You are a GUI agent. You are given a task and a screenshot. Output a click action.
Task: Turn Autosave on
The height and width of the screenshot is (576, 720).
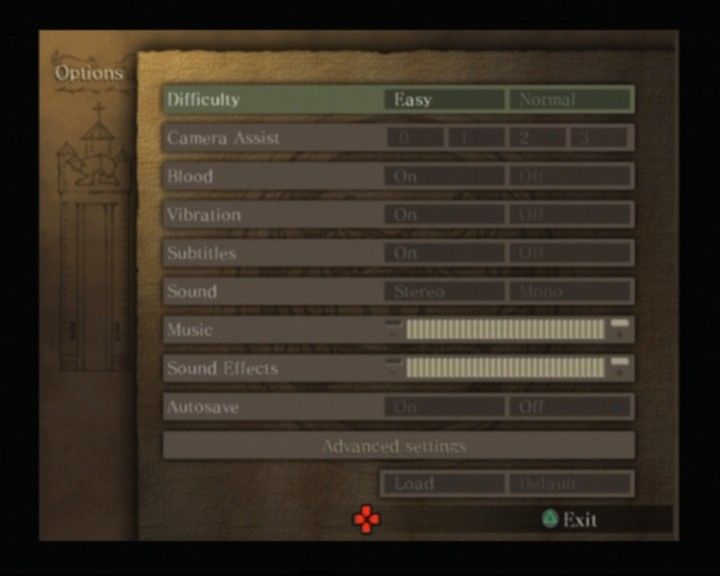pyautogui.click(x=444, y=407)
